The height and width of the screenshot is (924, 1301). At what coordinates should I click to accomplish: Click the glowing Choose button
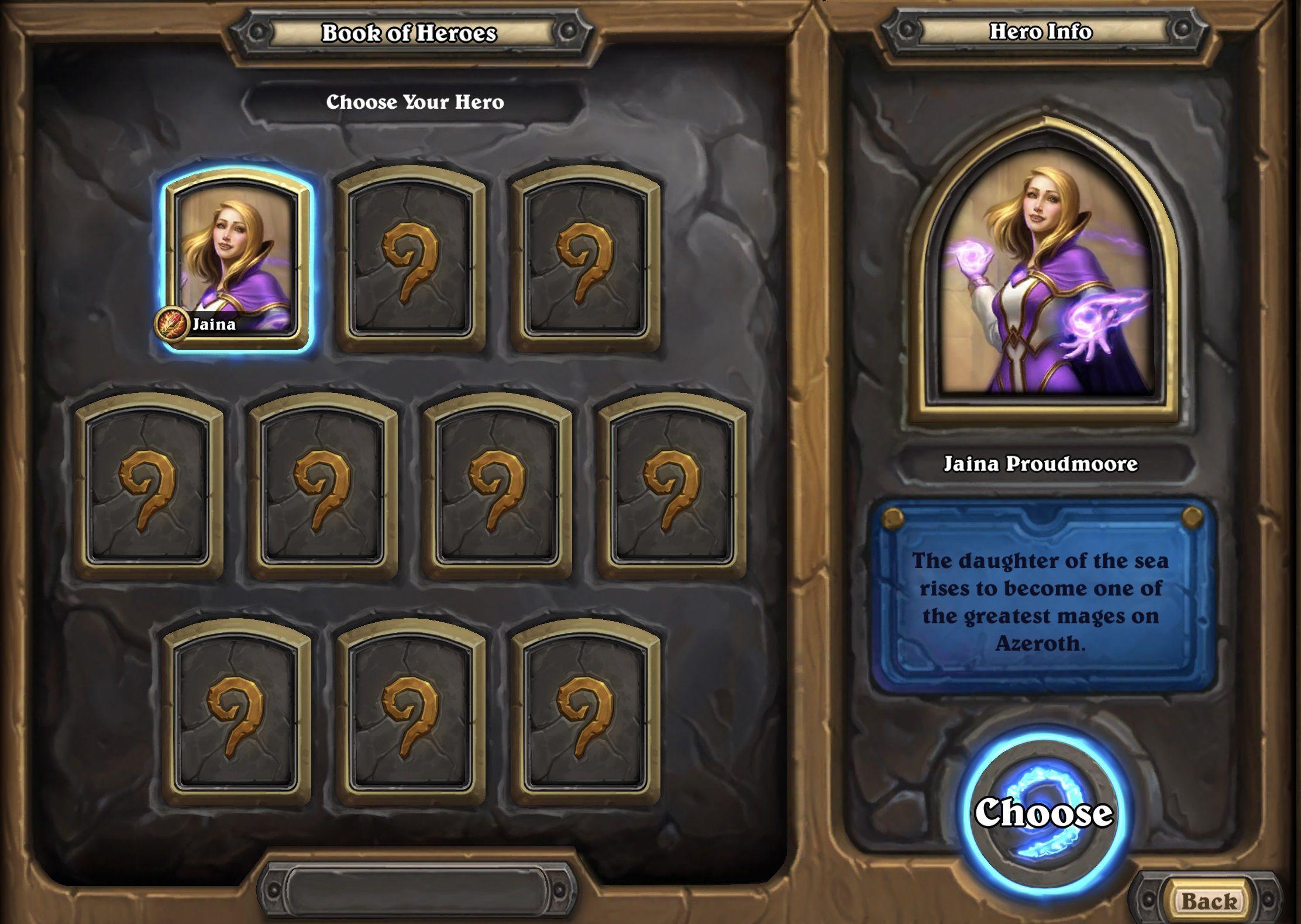pyautogui.click(x=1043, y=813)
